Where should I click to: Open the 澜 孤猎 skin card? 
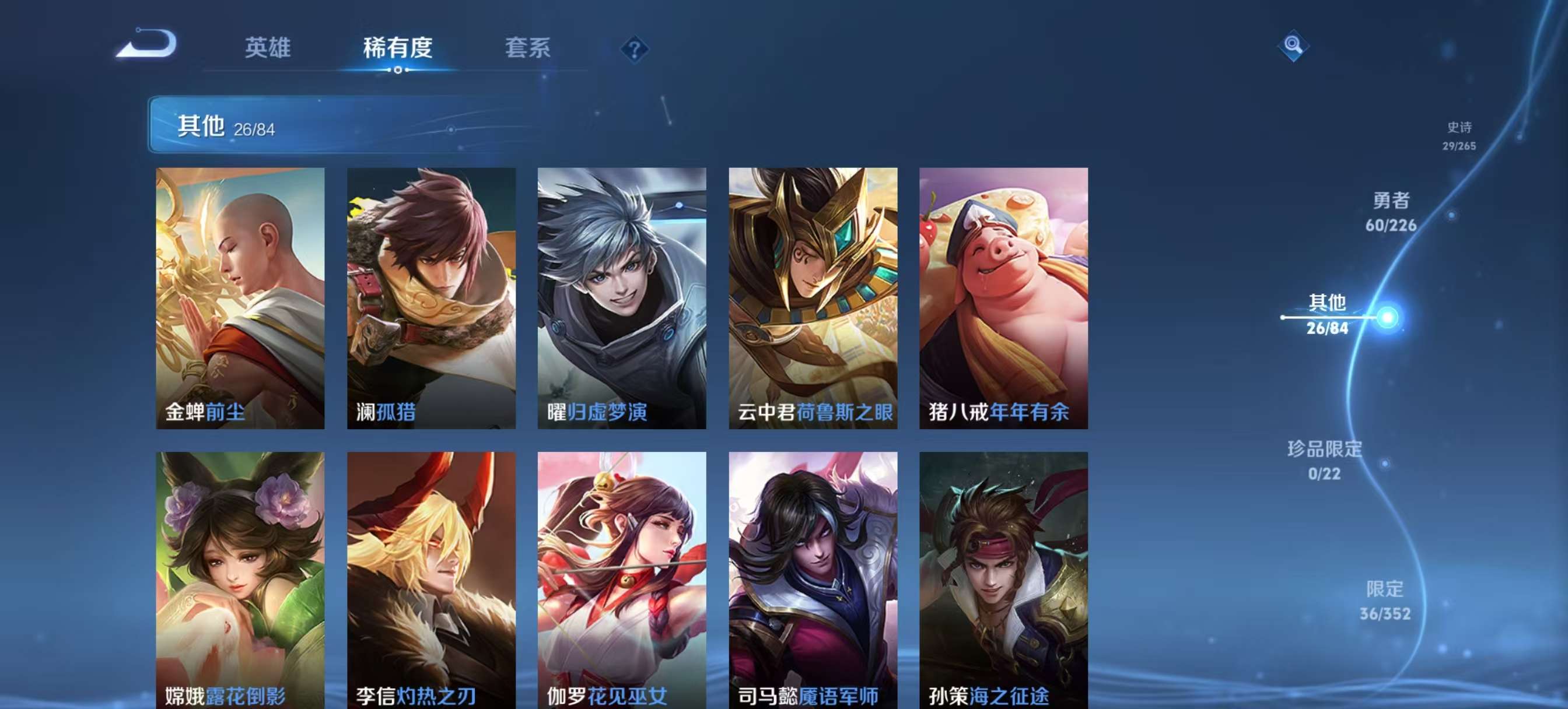coord(431,298)
